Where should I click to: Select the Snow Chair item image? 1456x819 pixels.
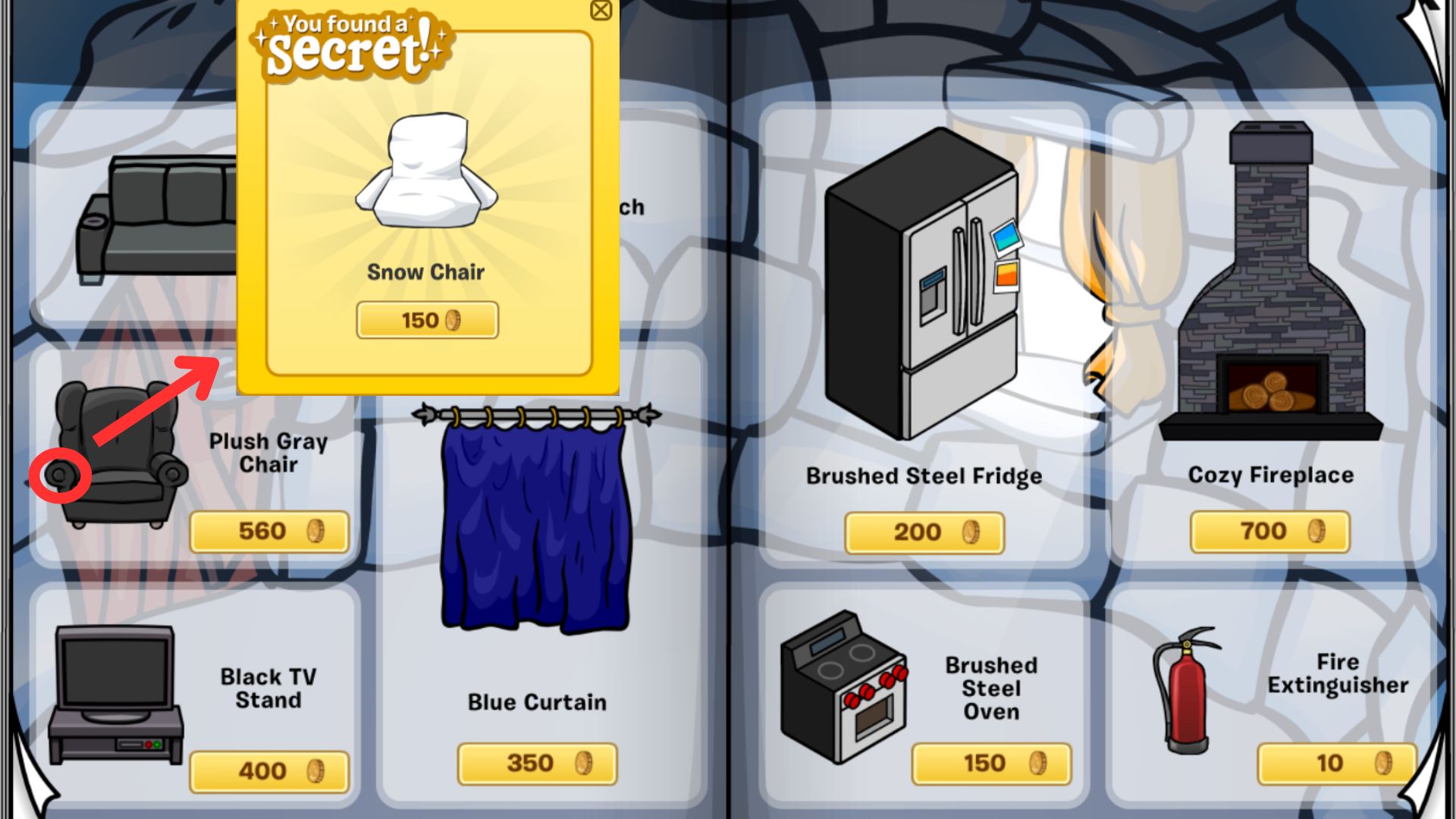[426, 173]
